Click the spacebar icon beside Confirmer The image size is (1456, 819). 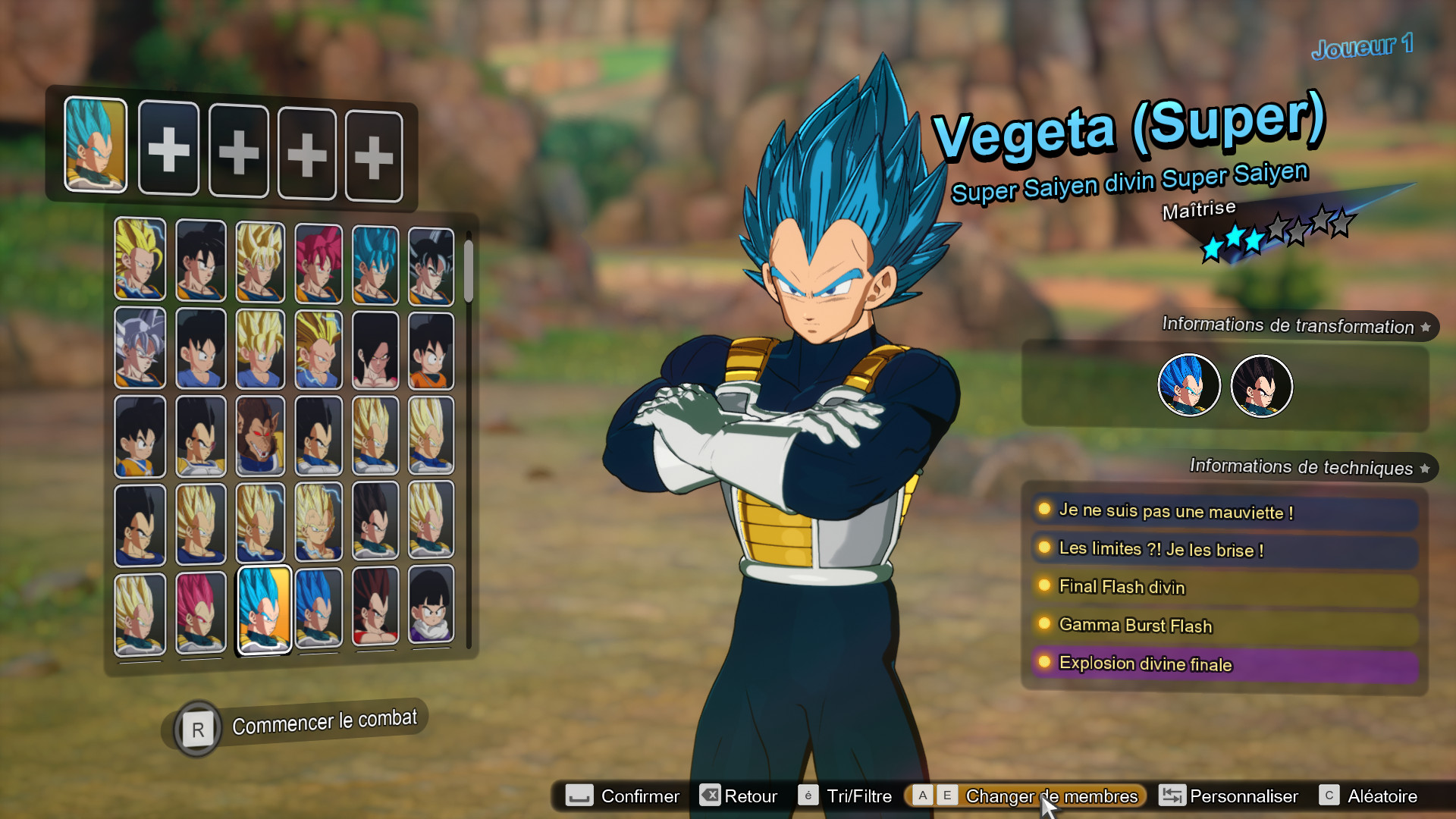pyautogui.click(x=578, y=796)
